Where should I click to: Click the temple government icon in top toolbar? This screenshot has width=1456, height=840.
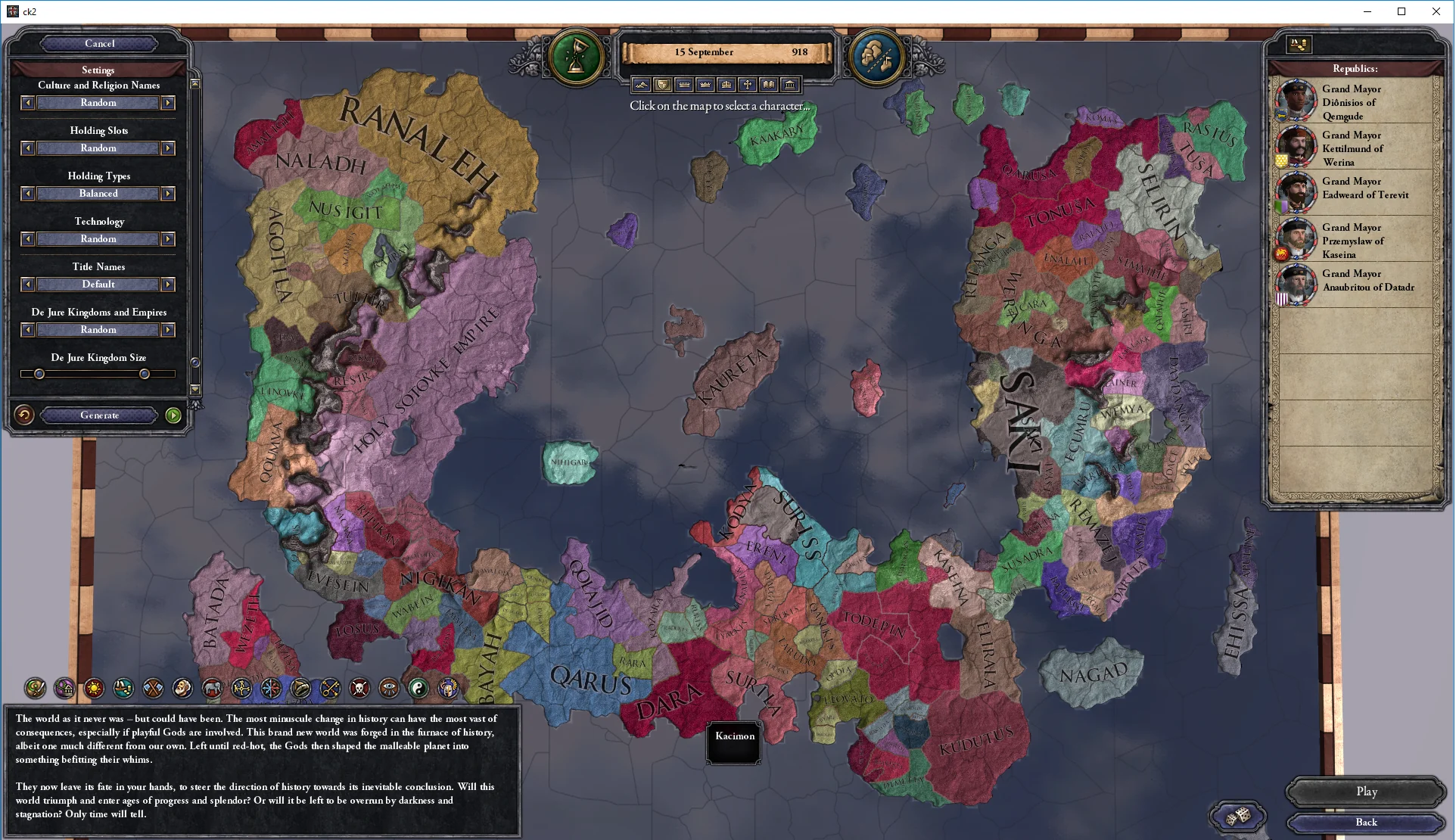(790, 84)
